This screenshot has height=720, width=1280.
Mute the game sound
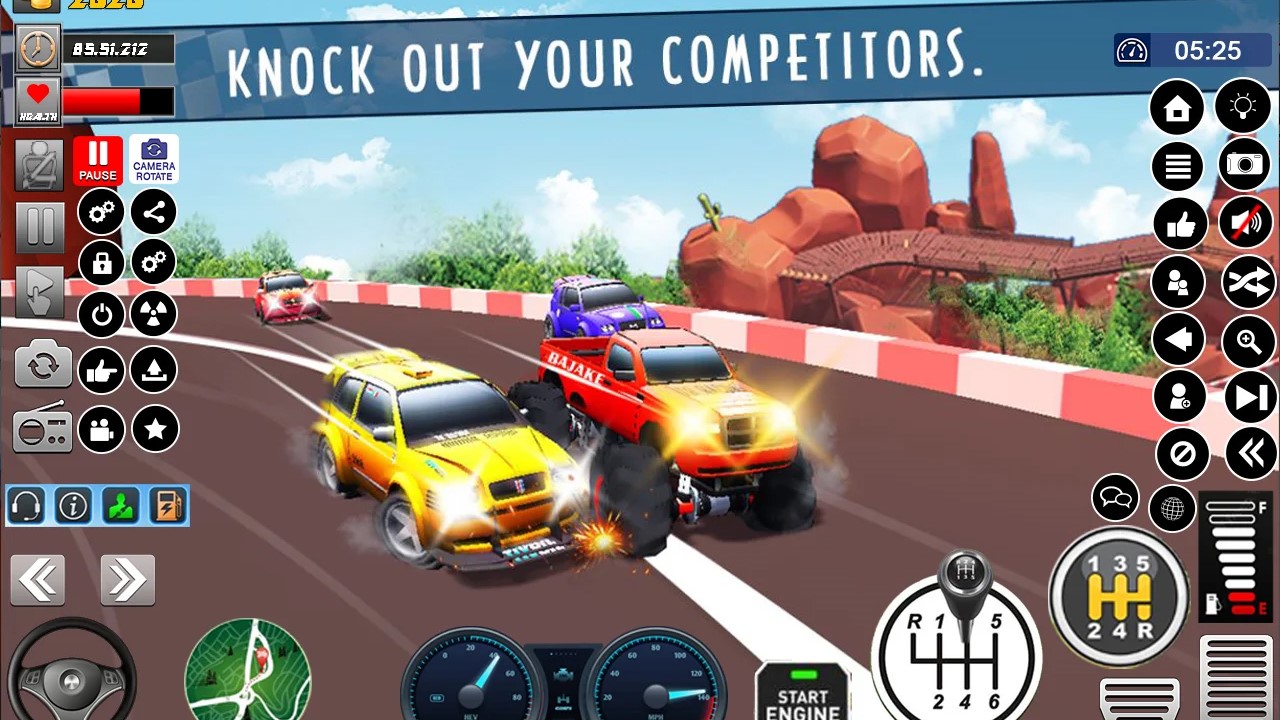pyautogui.click(x=1244, y=223)
